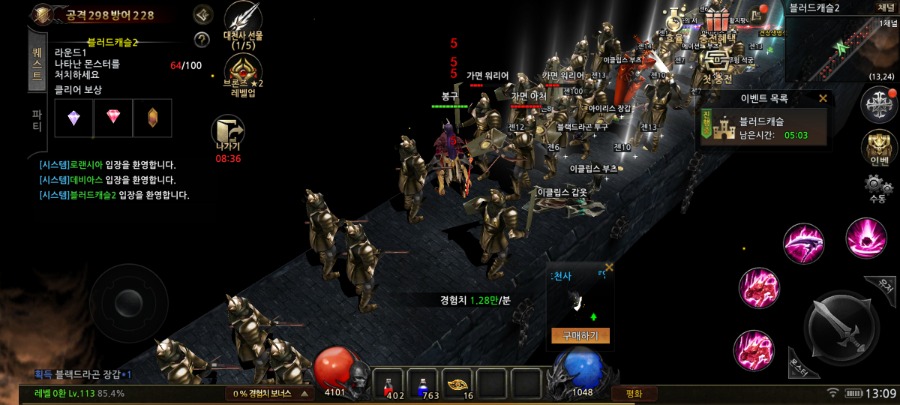Open the 충전혜택 gift box icon
Screen dimensions: 900x405
pos(717,24)
